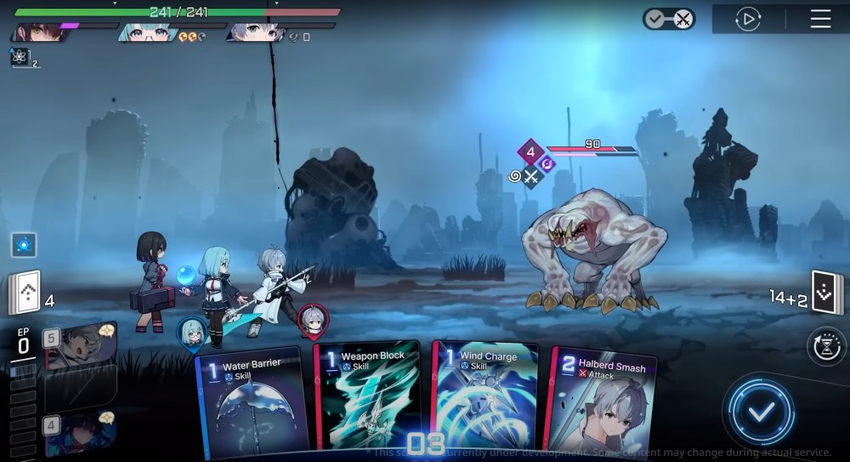Activate the blue orb skill icon
Viewport: 850px width, 462px height.
pyautogui.click(x=24, y=244)
